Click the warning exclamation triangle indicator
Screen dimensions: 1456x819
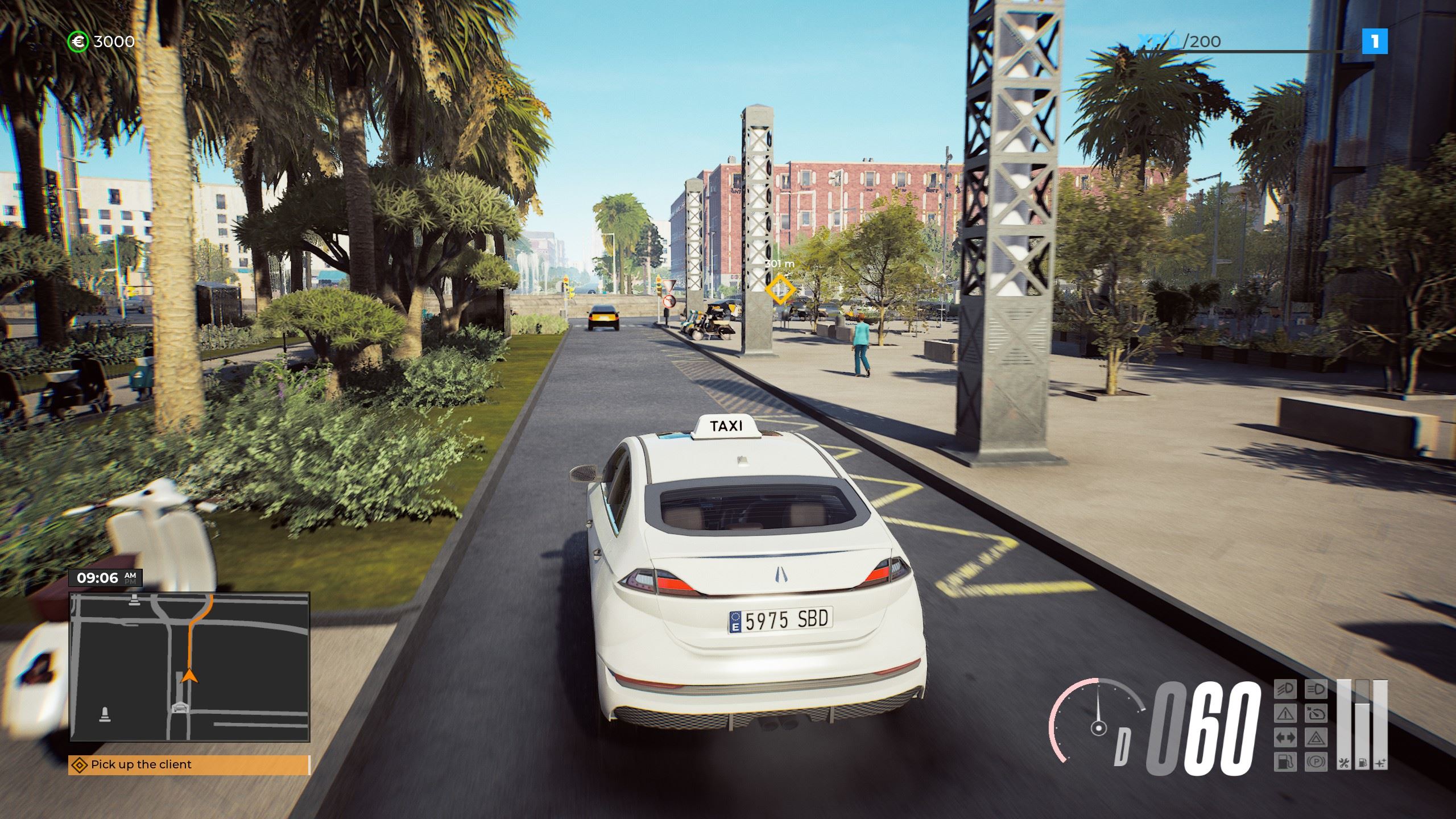pos(1285,713)
